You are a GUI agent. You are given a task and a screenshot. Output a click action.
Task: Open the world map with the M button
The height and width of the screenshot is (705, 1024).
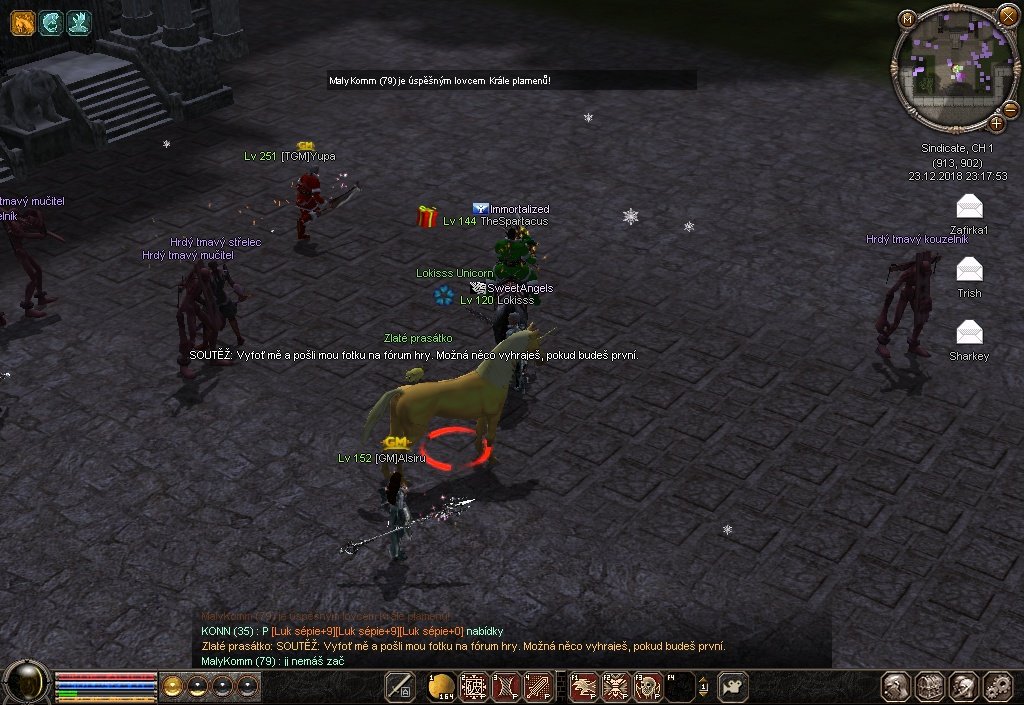(x=907, y=18)
